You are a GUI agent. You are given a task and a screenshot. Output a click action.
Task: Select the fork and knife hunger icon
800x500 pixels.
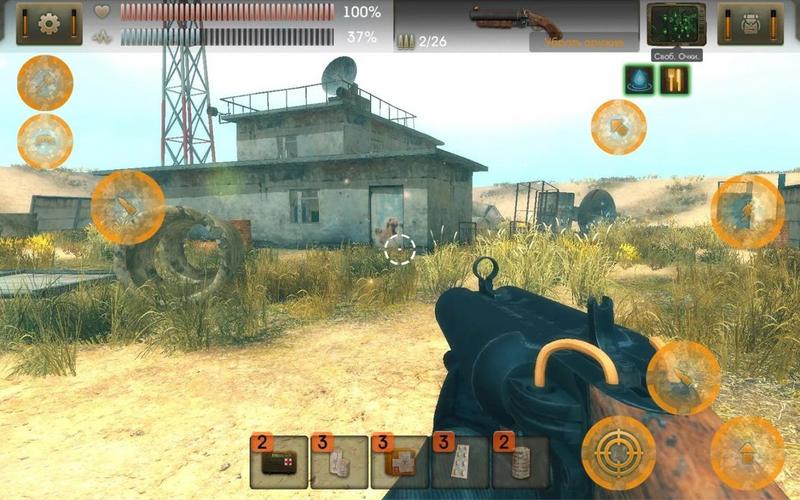[x=675, y=80]
